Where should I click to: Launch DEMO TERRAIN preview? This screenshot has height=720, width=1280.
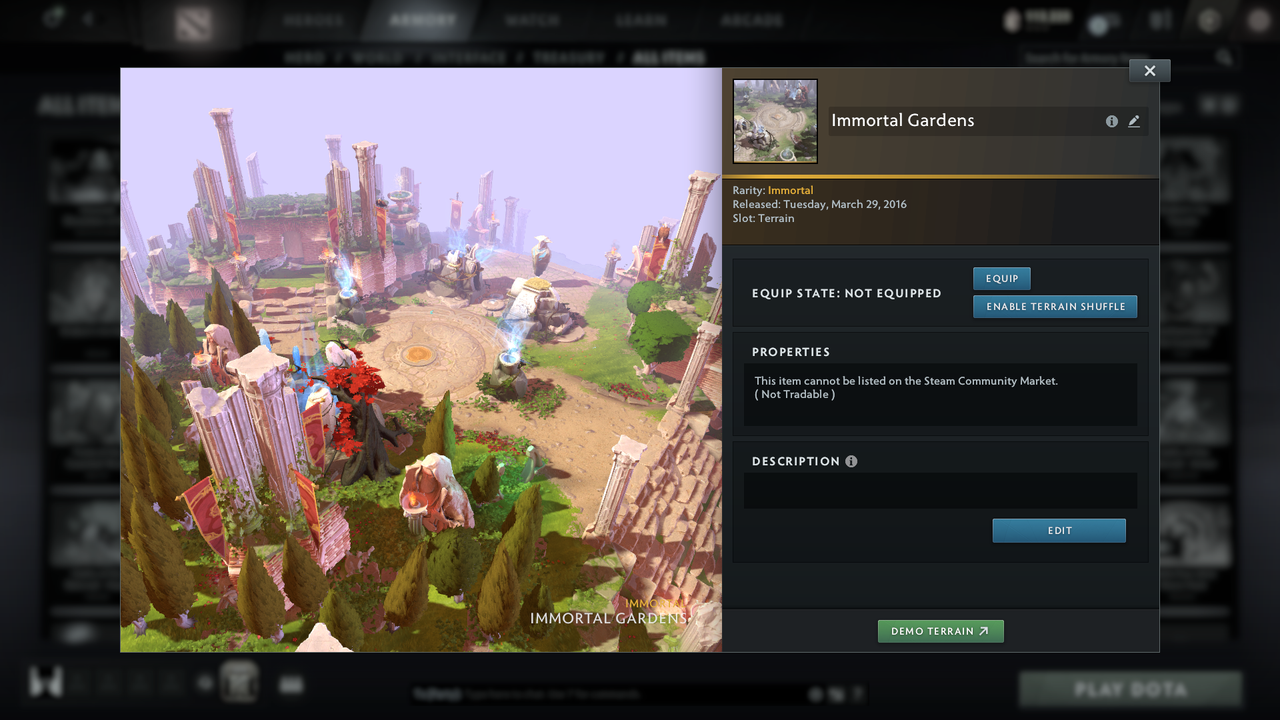pos(940,631)
